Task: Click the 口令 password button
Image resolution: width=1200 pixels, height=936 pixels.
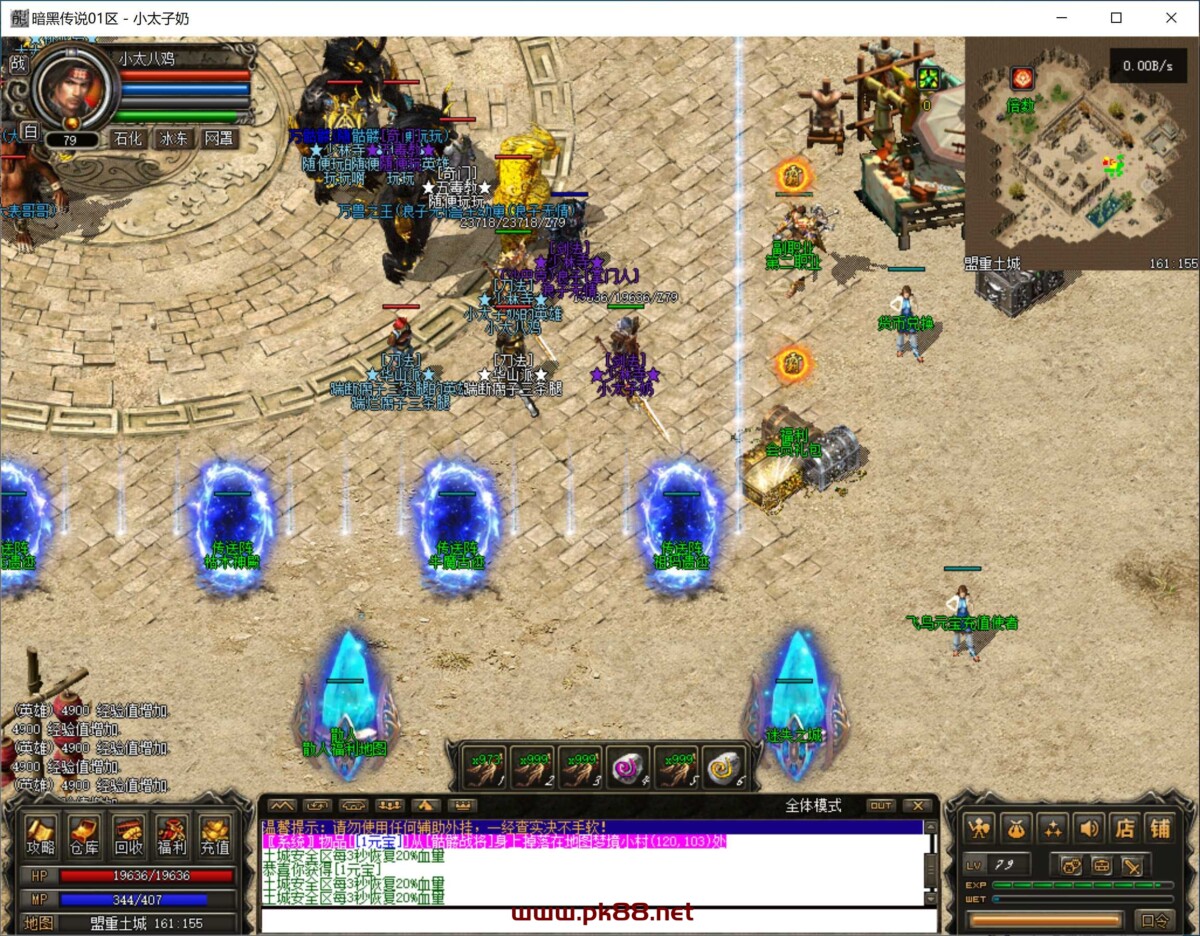Action: (1155, 920)
